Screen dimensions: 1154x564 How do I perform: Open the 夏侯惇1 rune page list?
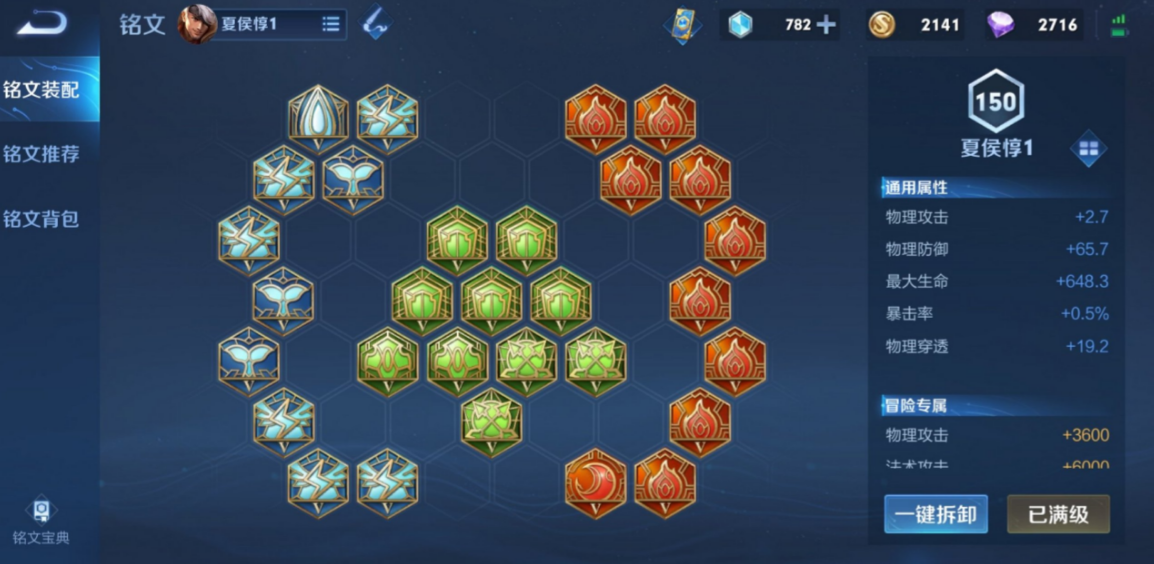[x=330, y=25]
